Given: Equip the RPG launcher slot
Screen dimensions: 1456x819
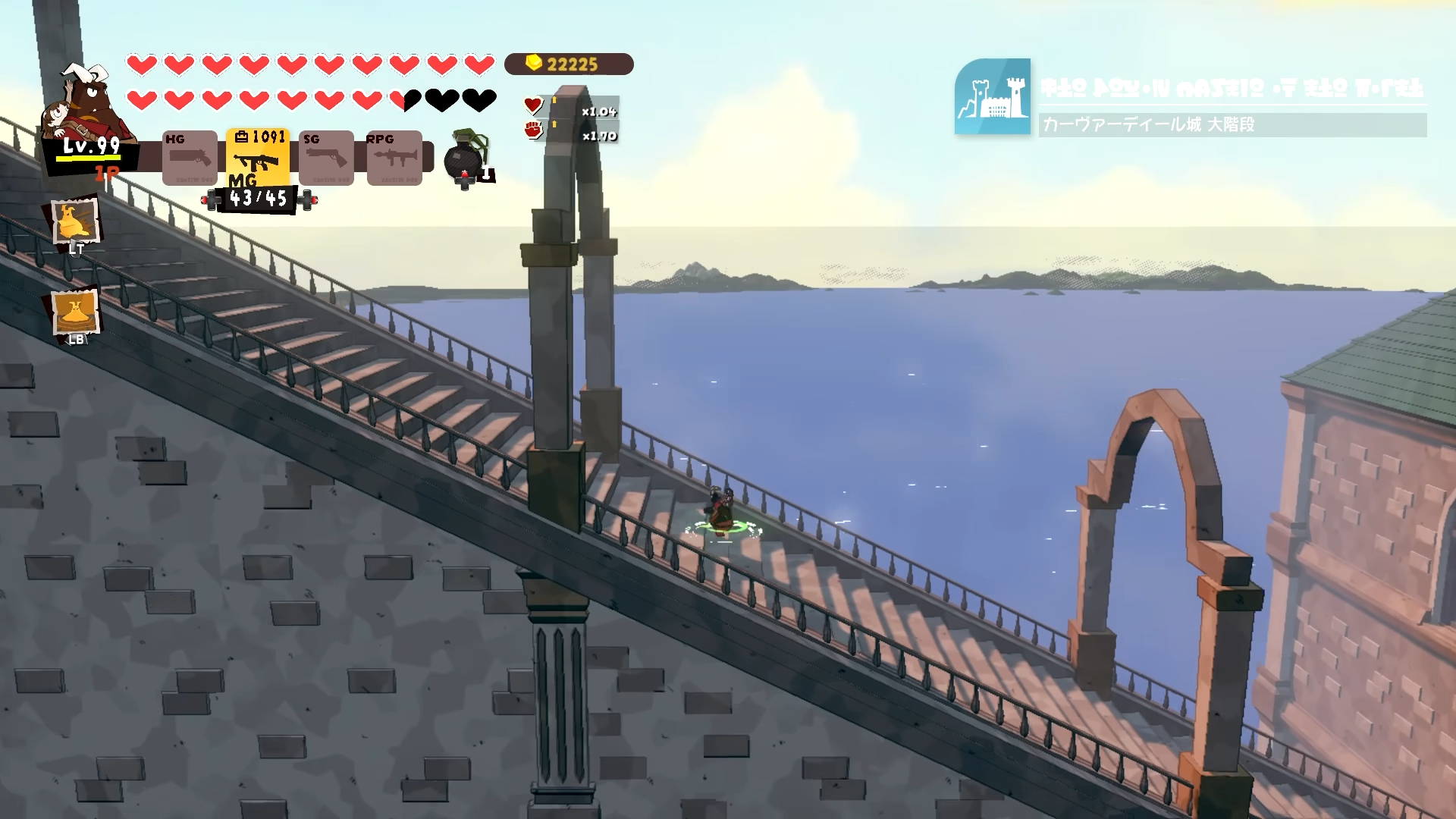Looking at the screenshot, I should tap(394, 158).
